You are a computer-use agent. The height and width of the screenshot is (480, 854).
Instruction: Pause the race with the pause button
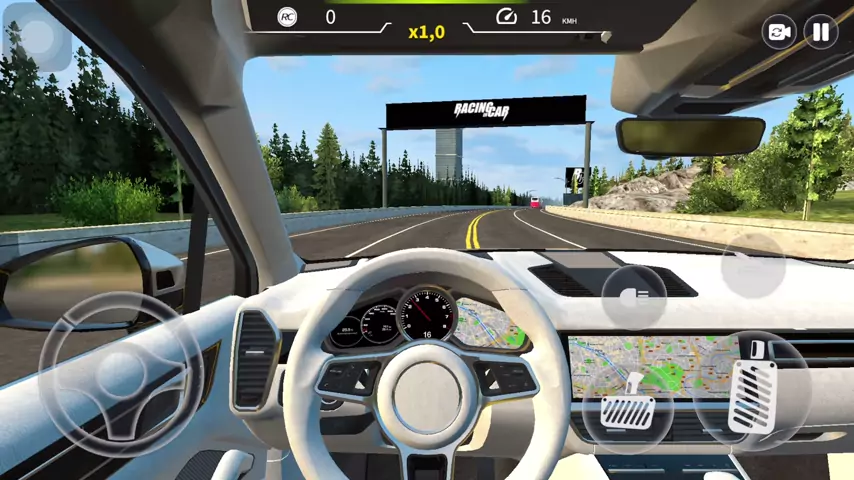(820, 32)
